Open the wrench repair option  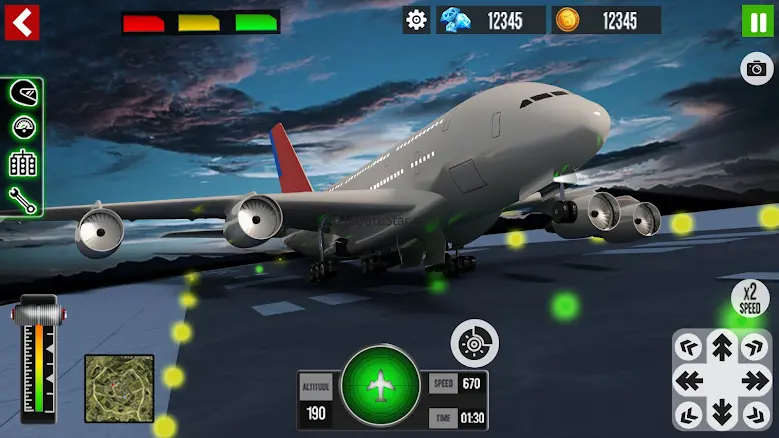[x=22, y=198]
